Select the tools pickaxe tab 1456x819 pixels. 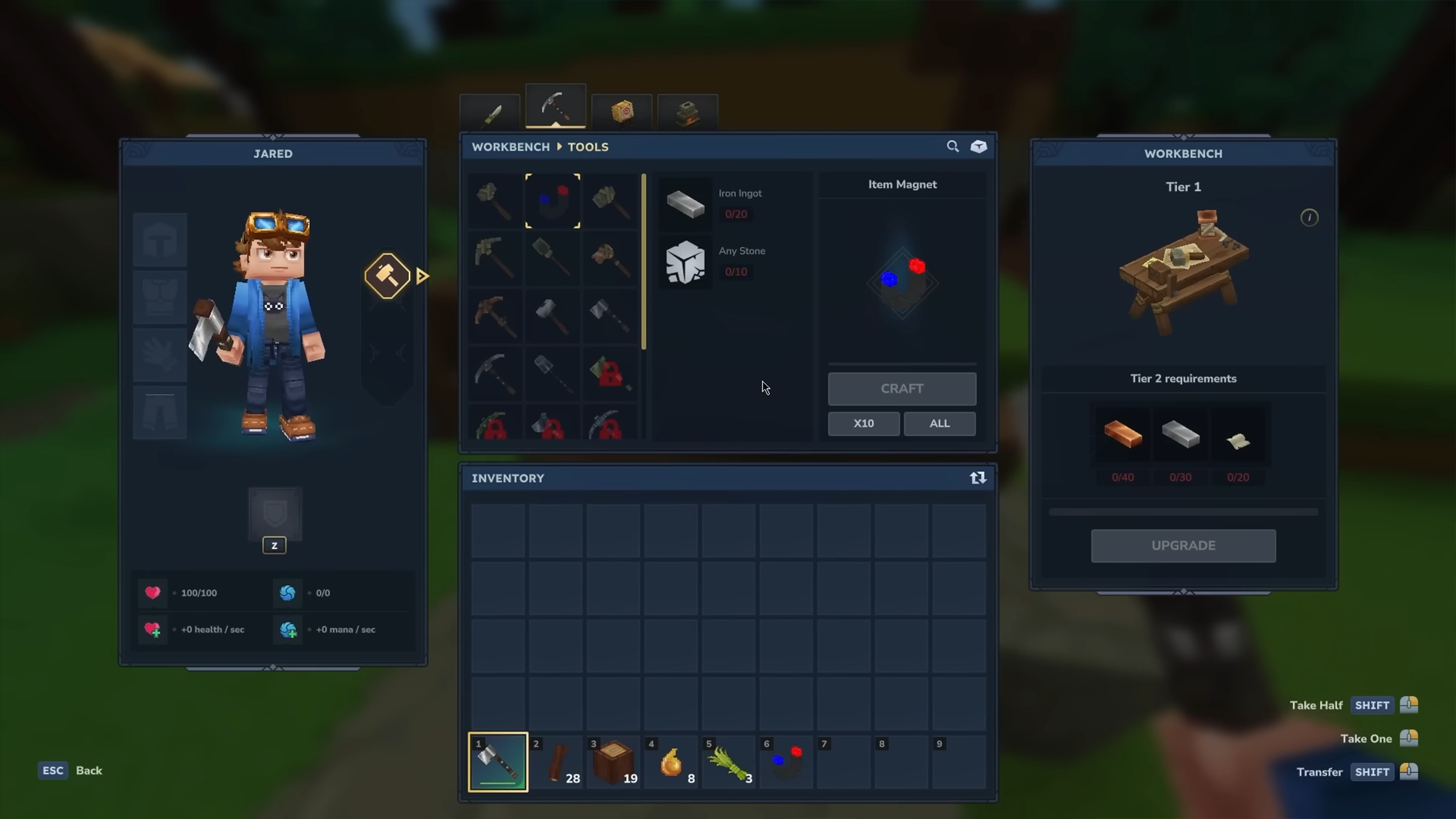(555, 107)
